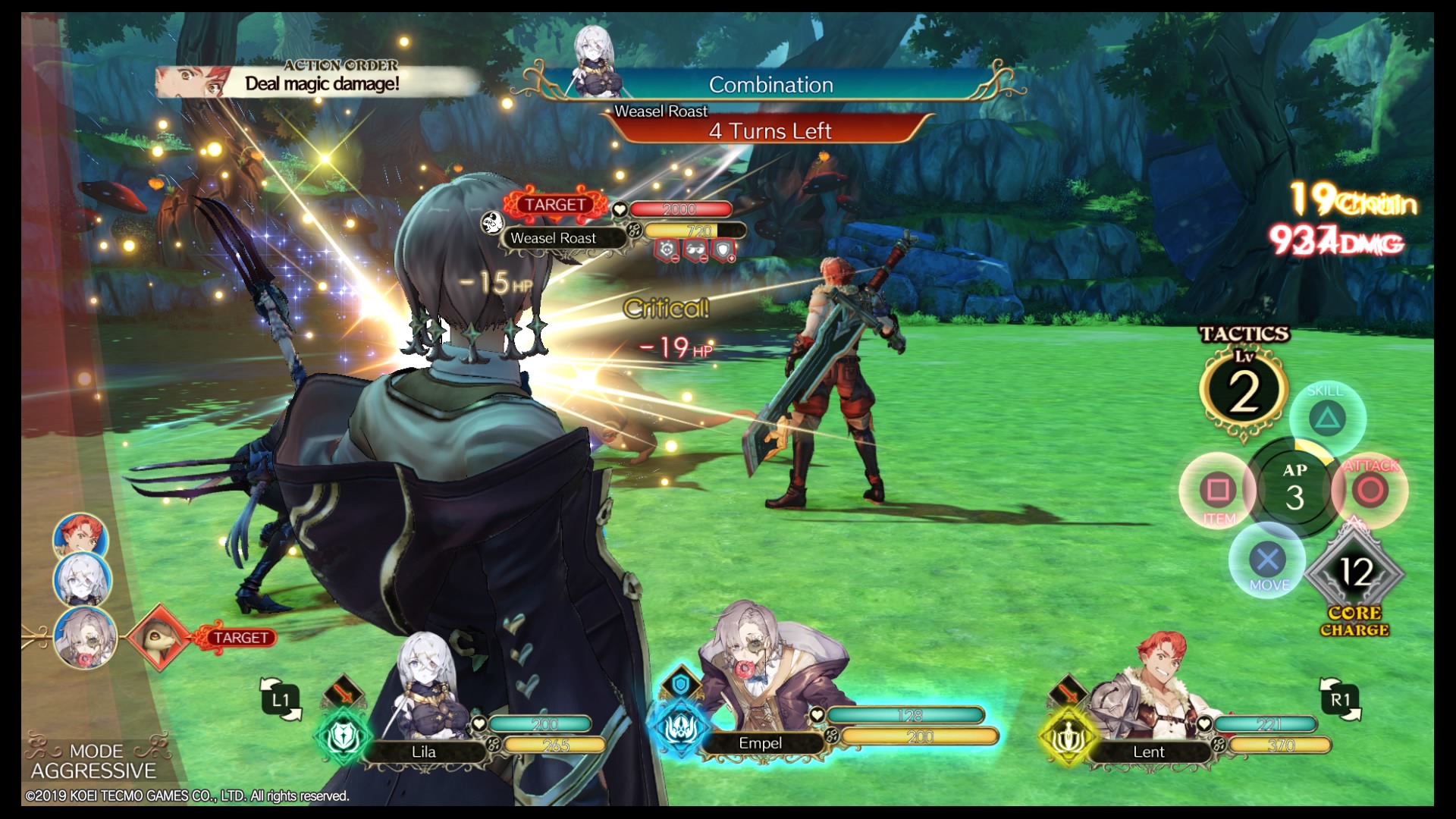Image resolution: width=1456 pixels, height=819 pixels.
Task: Click Lent's turn-order portrait on the timeline
Action: pyautogui.click(x=80, y=535)
